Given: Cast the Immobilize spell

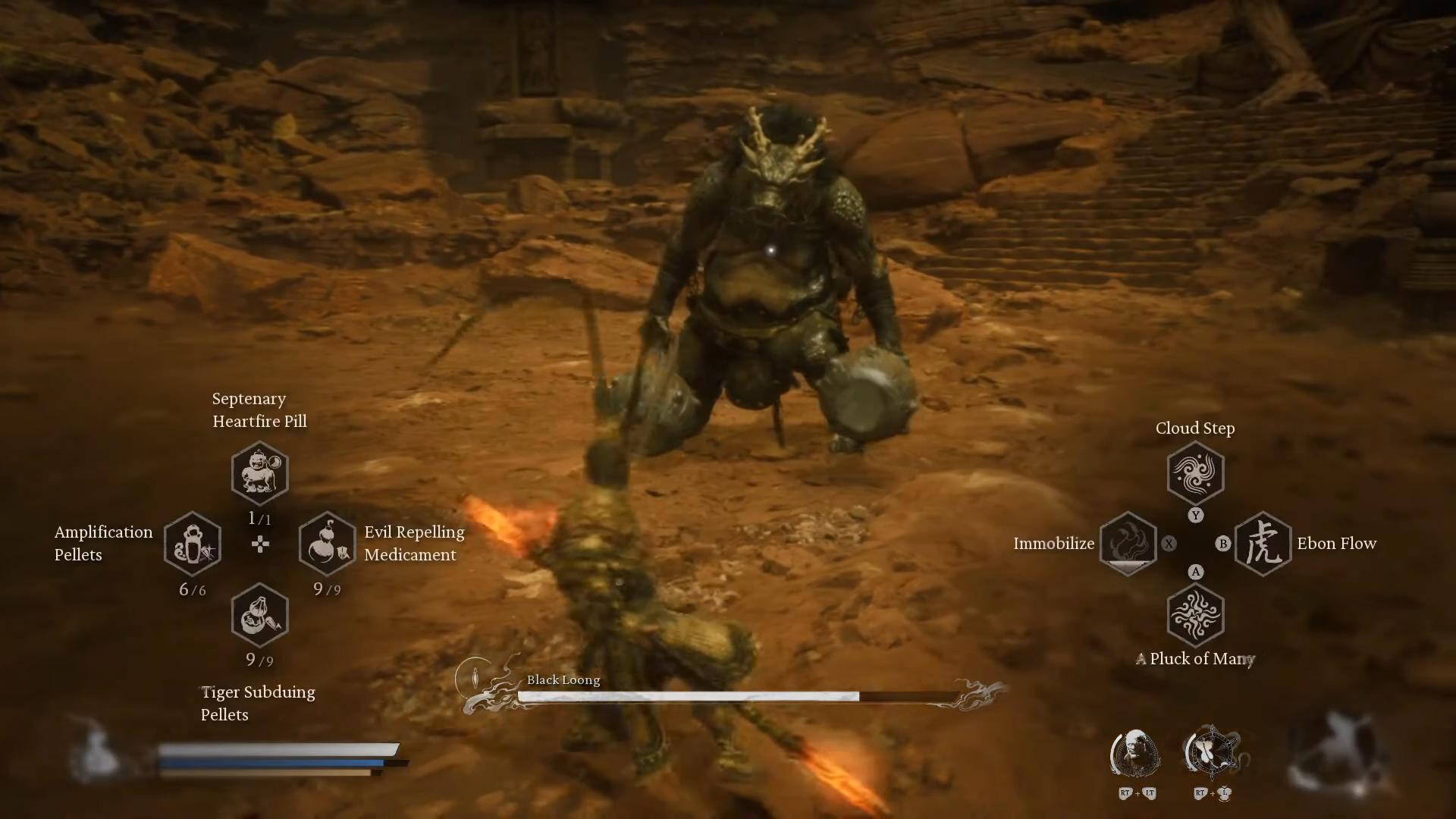Looking at the screenshot, I should 1128,544.
